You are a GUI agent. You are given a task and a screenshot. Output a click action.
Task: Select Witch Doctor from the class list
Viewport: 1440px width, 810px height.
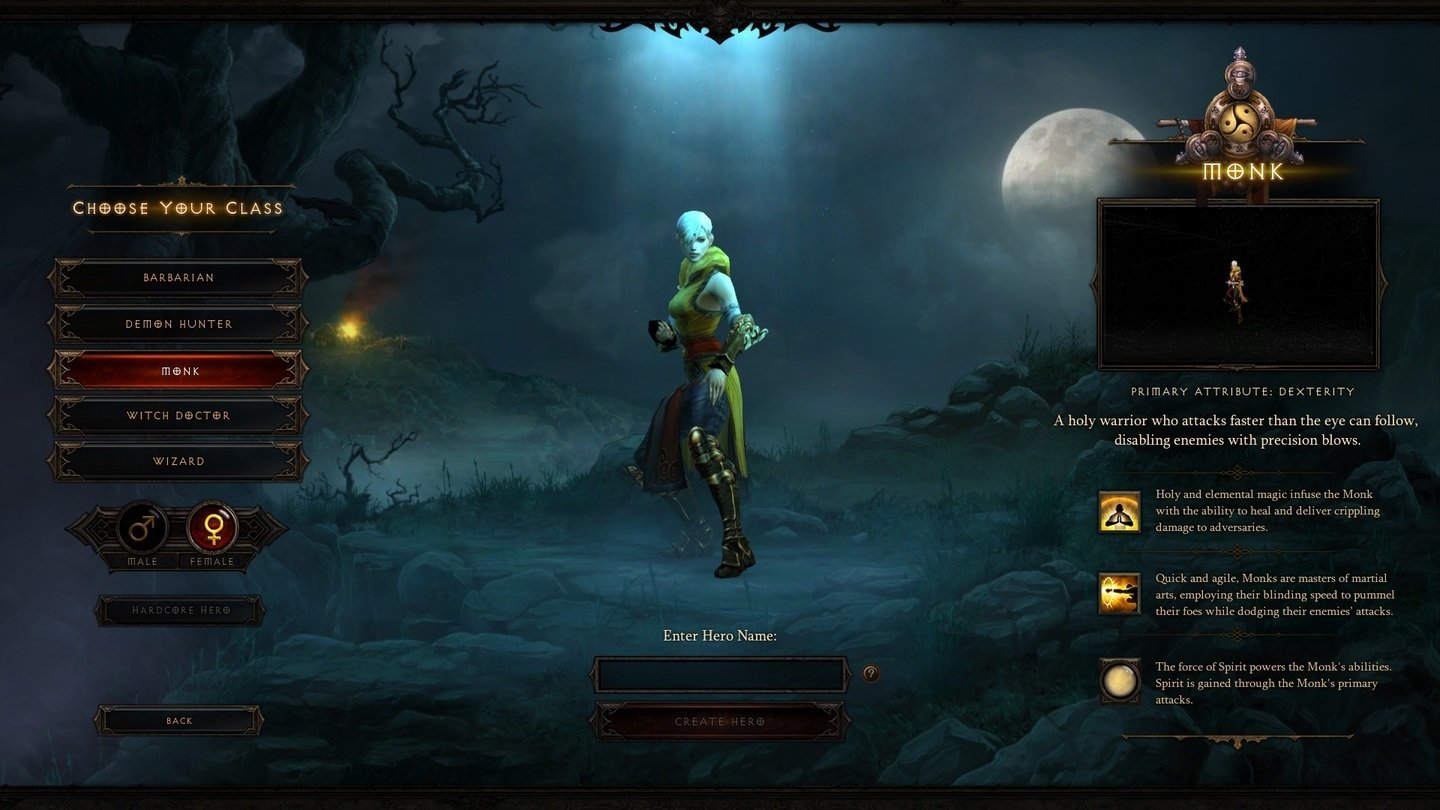click(x=178, y=415)
